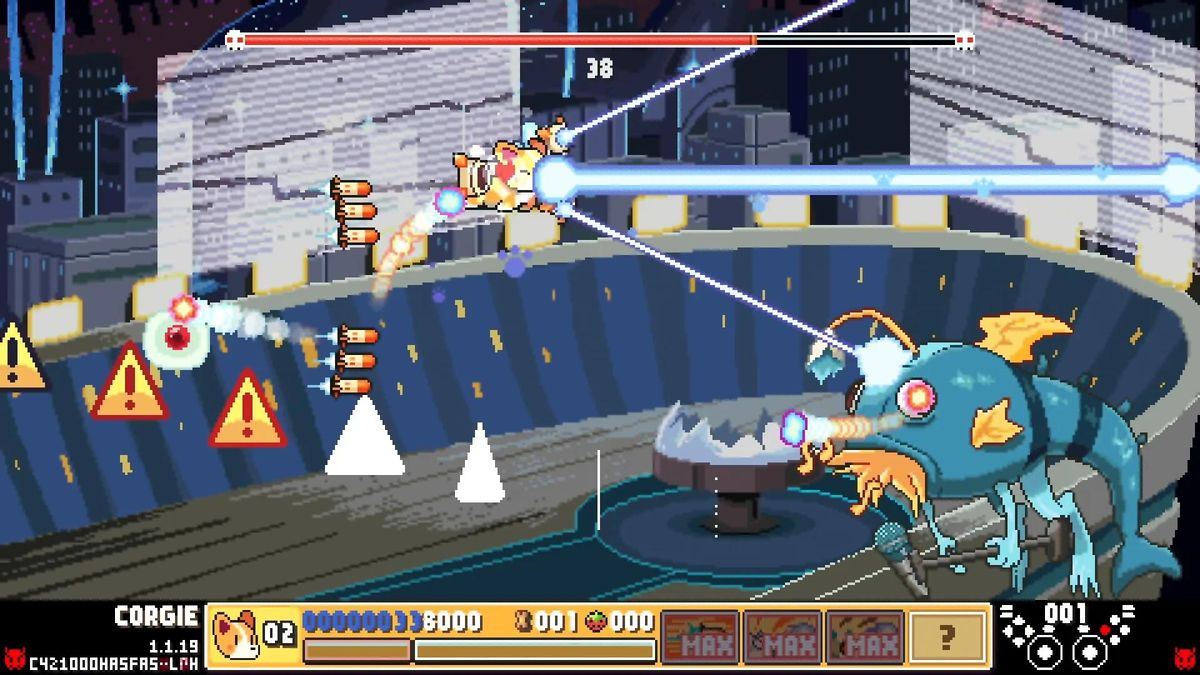Viewport: 1200px width, 675px height.
Task: Select the red-background MAX weapon slot
Action: pyautogui.click(x=700, y=637)
